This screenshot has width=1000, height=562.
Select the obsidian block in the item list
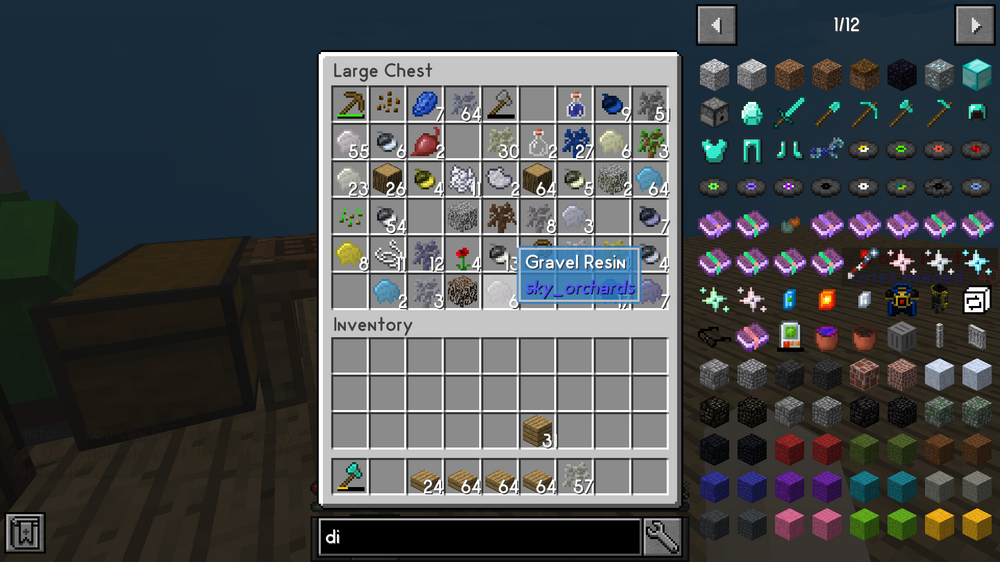[x=901, y=74]
